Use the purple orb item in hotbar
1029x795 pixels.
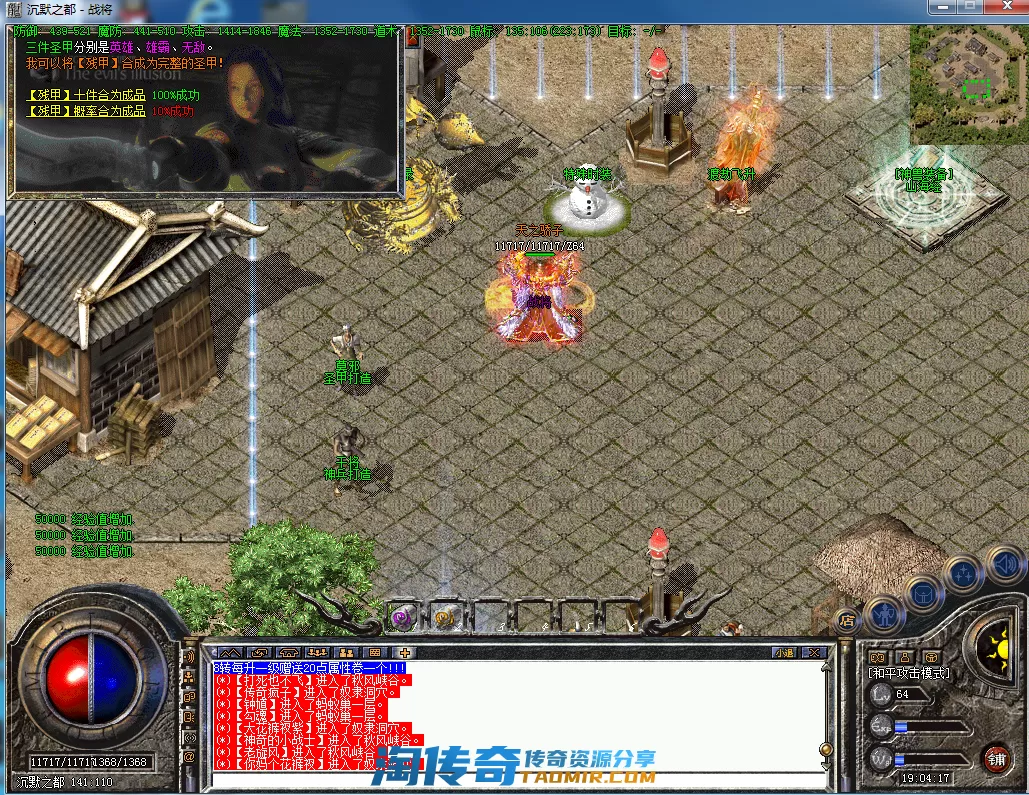pyautogui.click(x=403, y=615)
